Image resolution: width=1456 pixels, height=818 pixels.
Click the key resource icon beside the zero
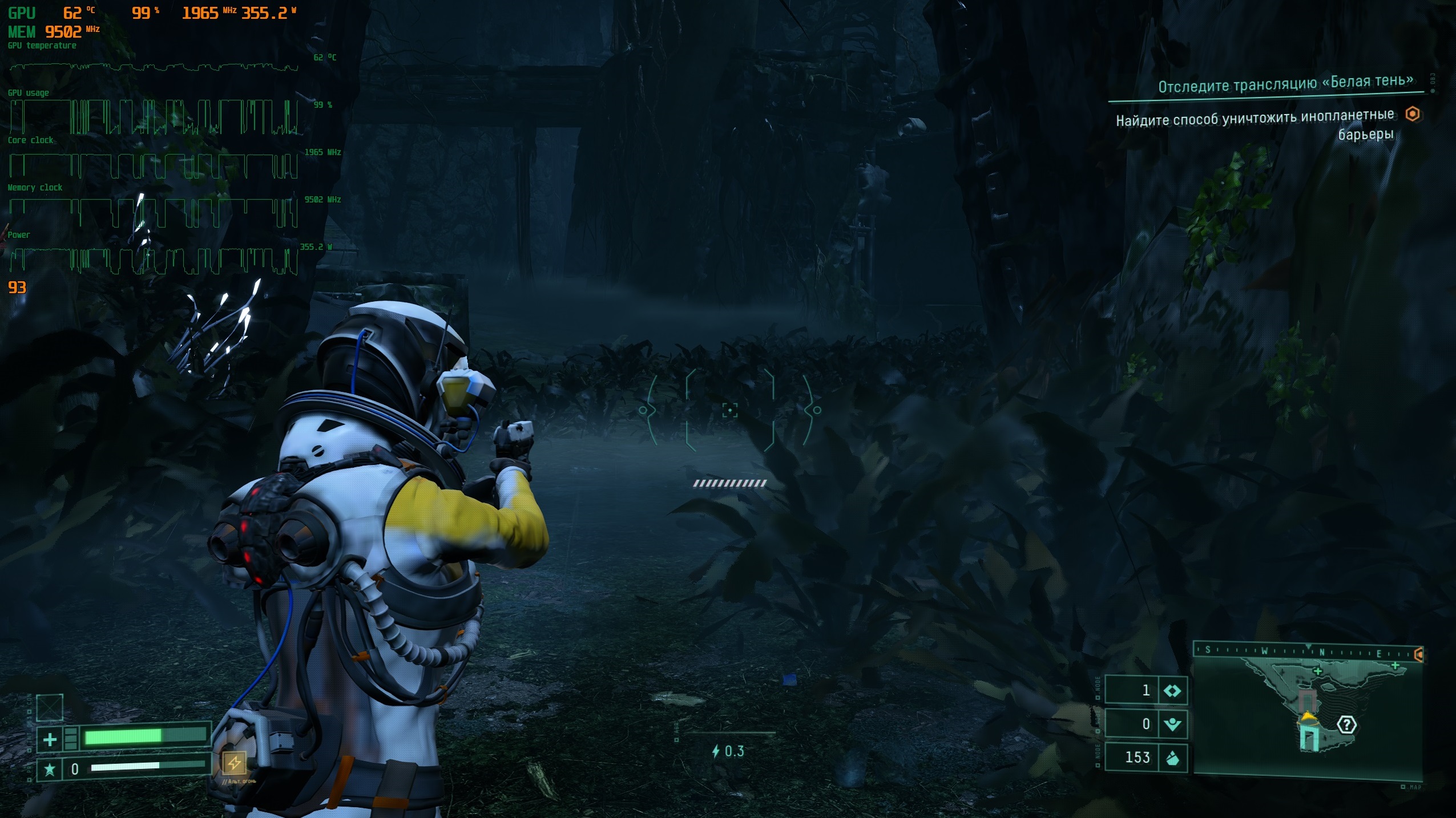coord(1172,724)
